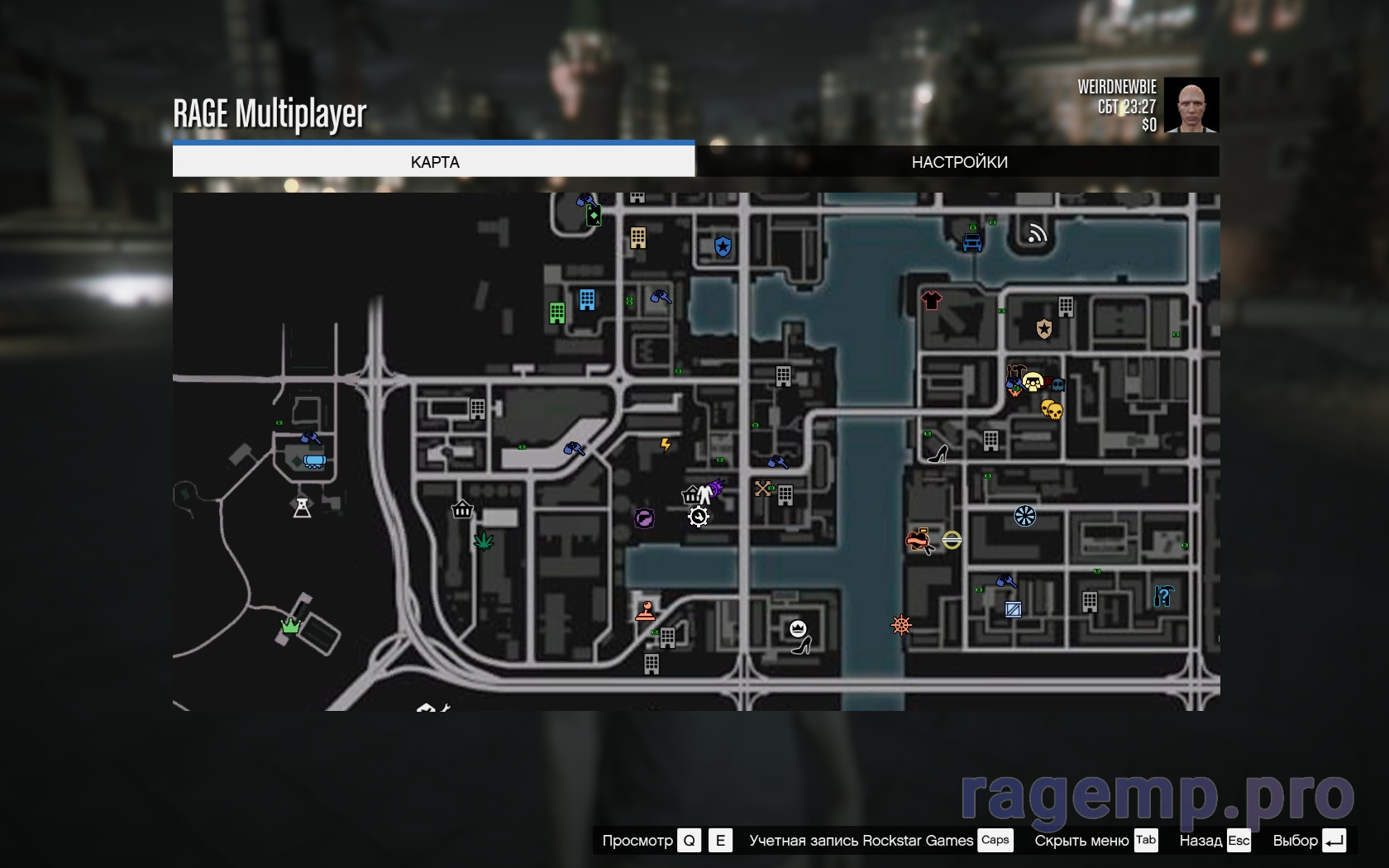Viewport: 1389px width, 868px height.
Task: Select the green crown marker
Action: (290, 625)
